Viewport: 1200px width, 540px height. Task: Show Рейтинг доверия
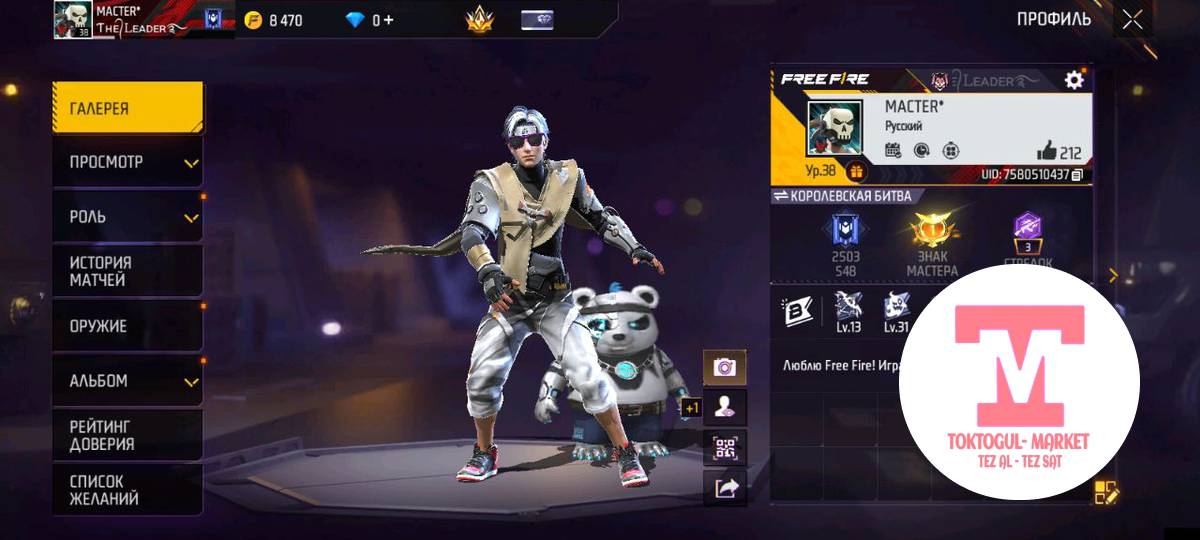pos(127,435)
